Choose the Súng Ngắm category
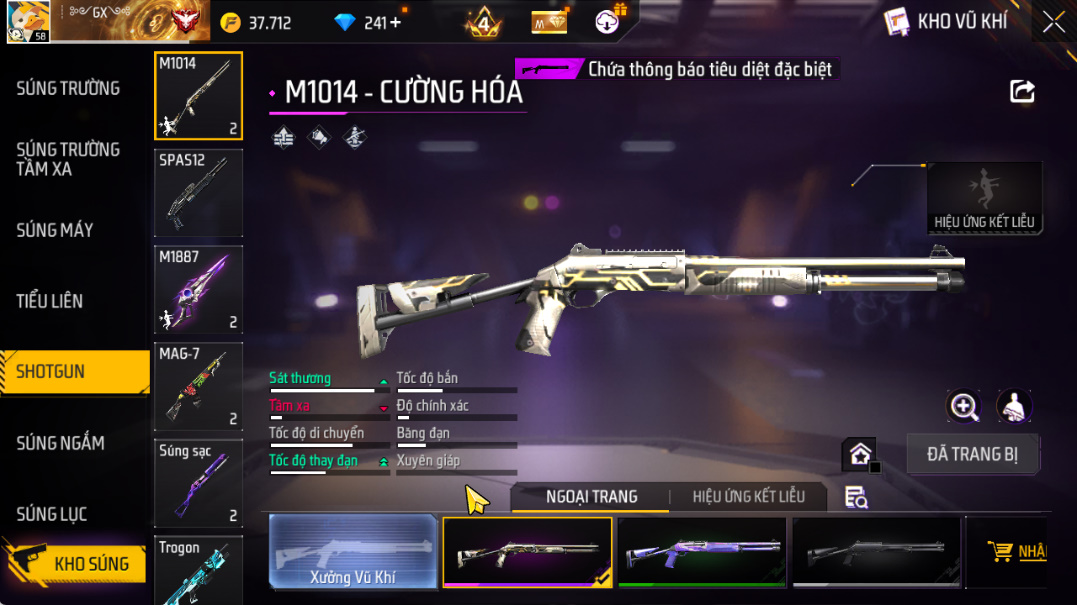Viewport: 1077px width, 605px height. pyautogui.click(x=60, y=443)
